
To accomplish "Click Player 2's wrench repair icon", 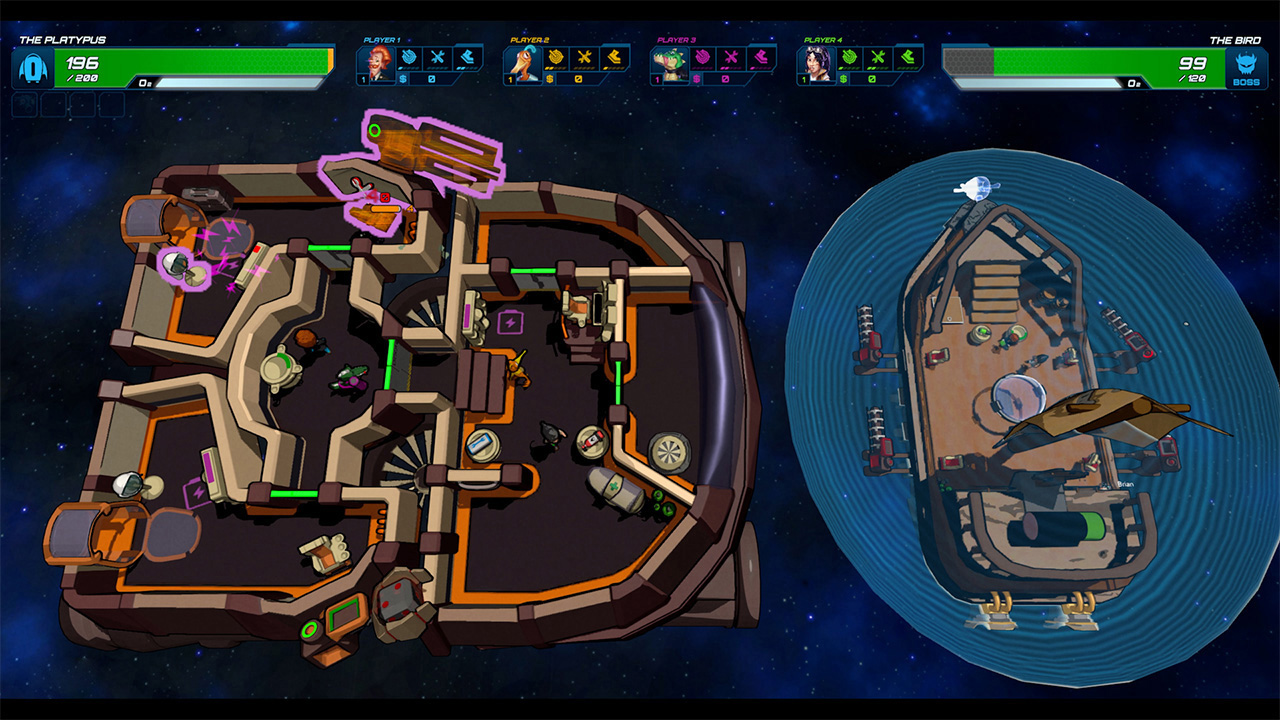I will point(585,55).
